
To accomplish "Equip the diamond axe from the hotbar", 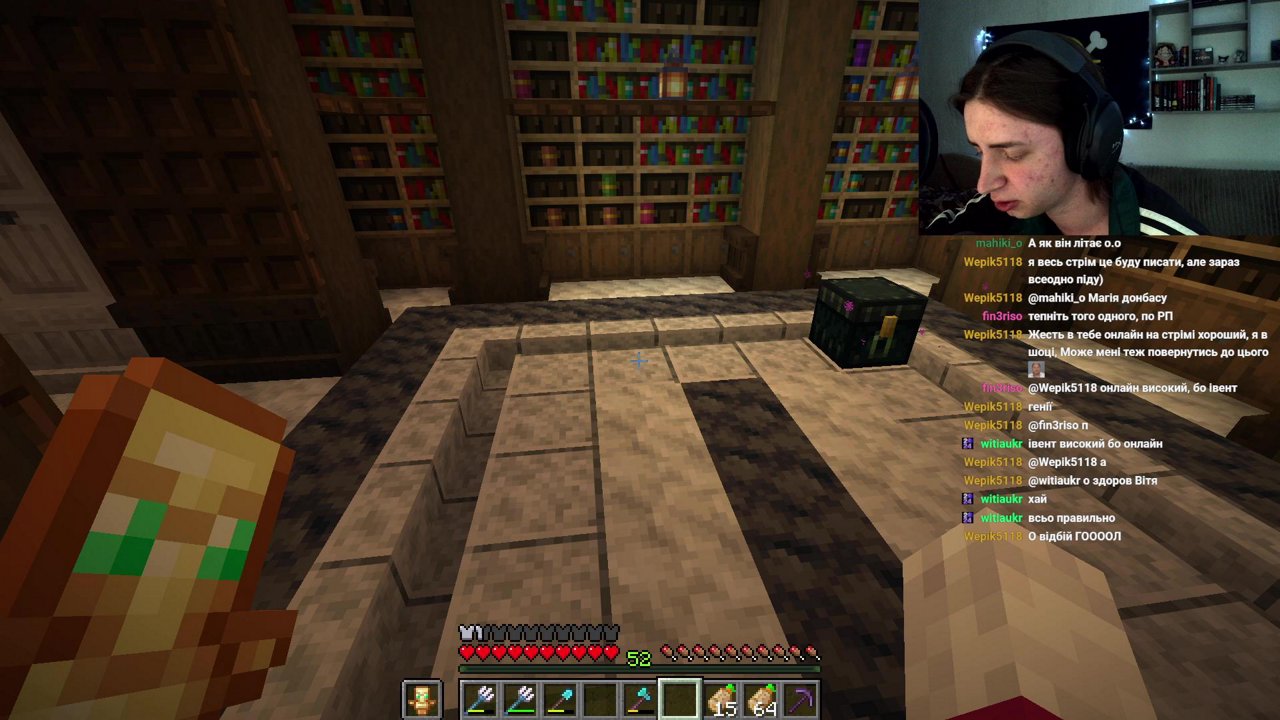I will pyautogui.click(x=640, y=699).
